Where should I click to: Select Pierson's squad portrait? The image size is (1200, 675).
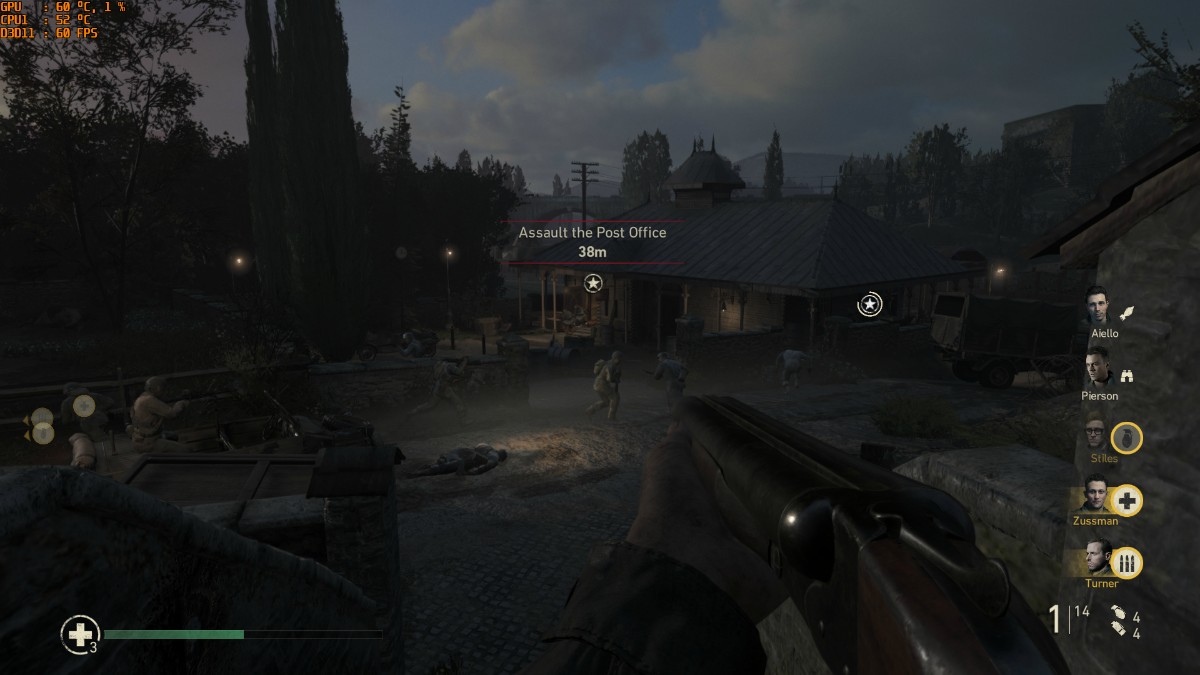tap(1098, 368)
